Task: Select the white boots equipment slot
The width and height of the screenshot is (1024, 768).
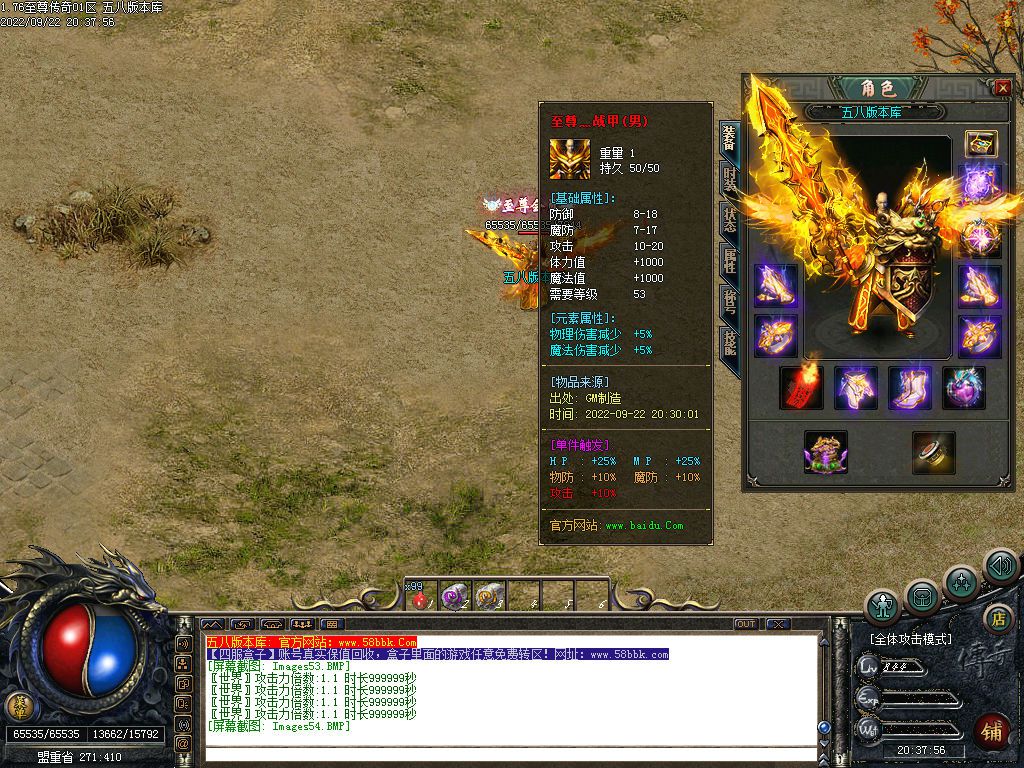Action: tap(909, 388)
